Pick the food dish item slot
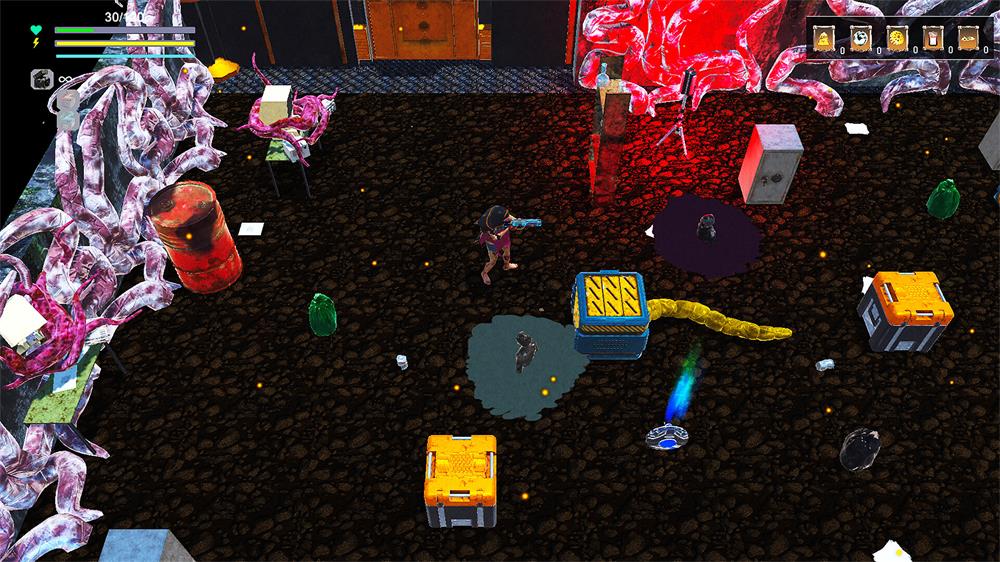 968,37
